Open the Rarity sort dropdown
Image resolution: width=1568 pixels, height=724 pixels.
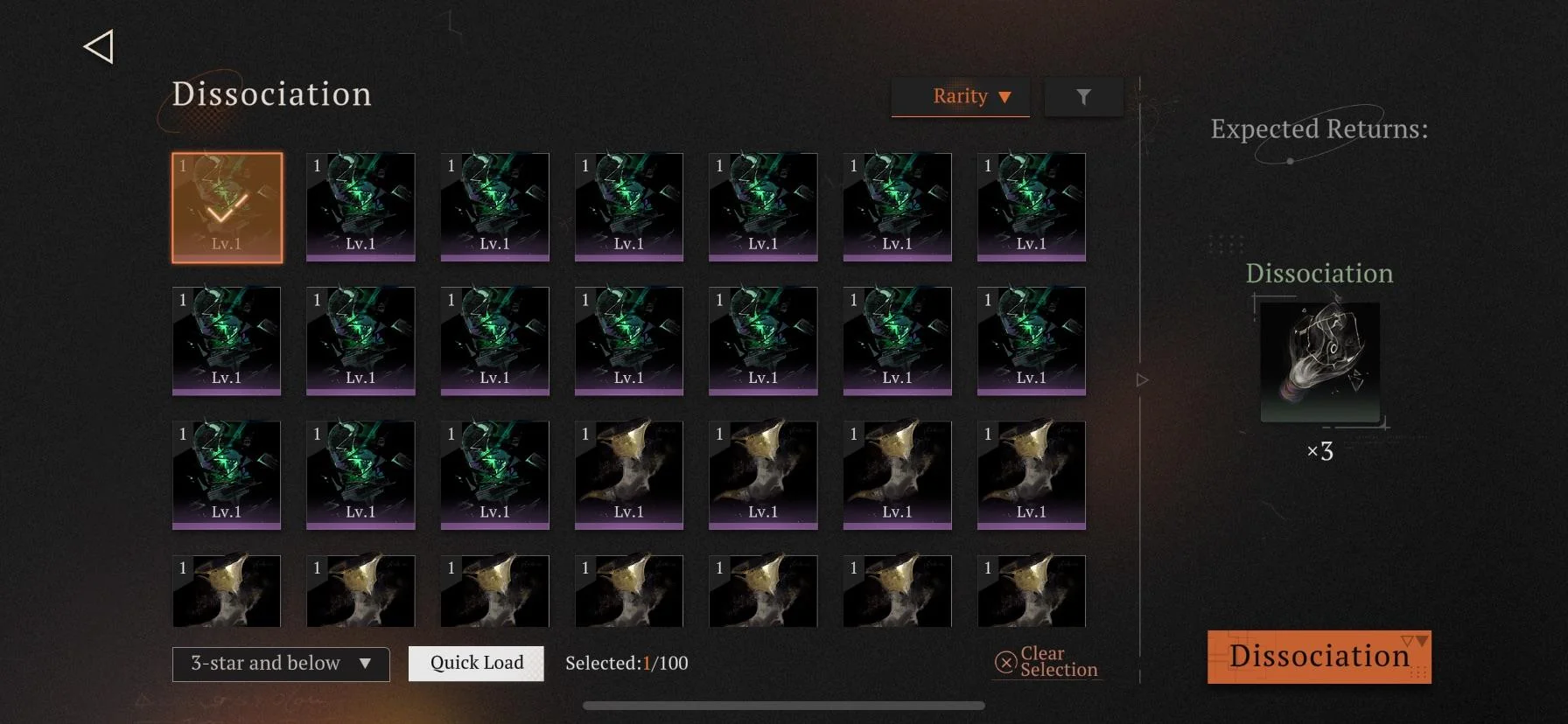[x=961, y=97]
